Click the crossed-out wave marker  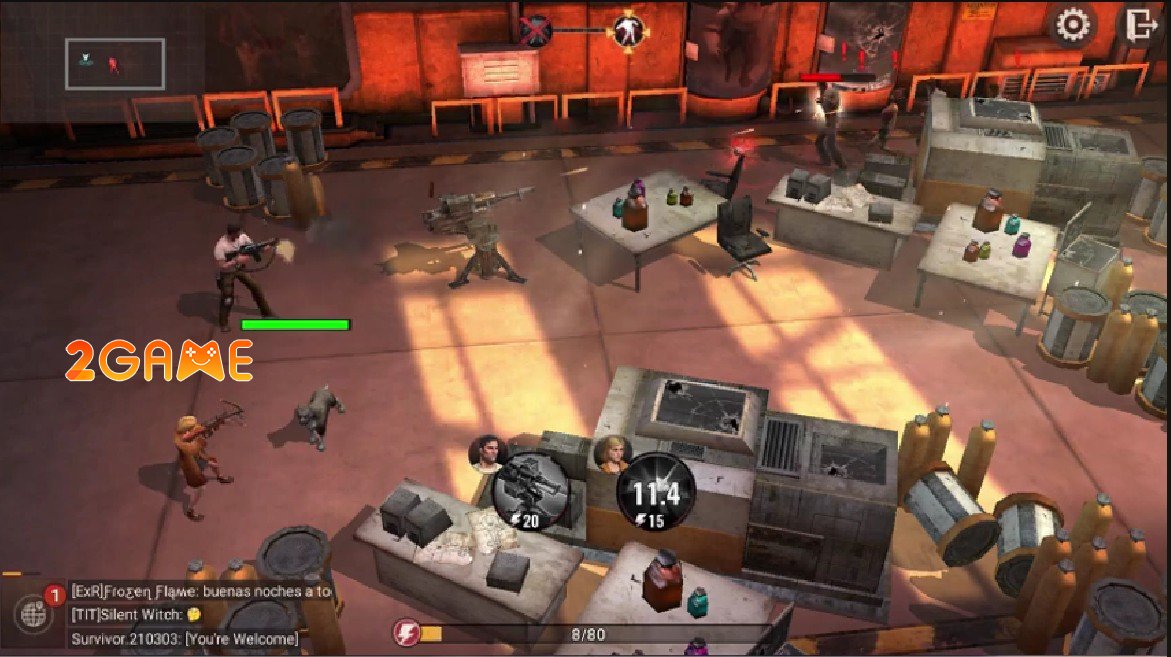click(537, 30)
